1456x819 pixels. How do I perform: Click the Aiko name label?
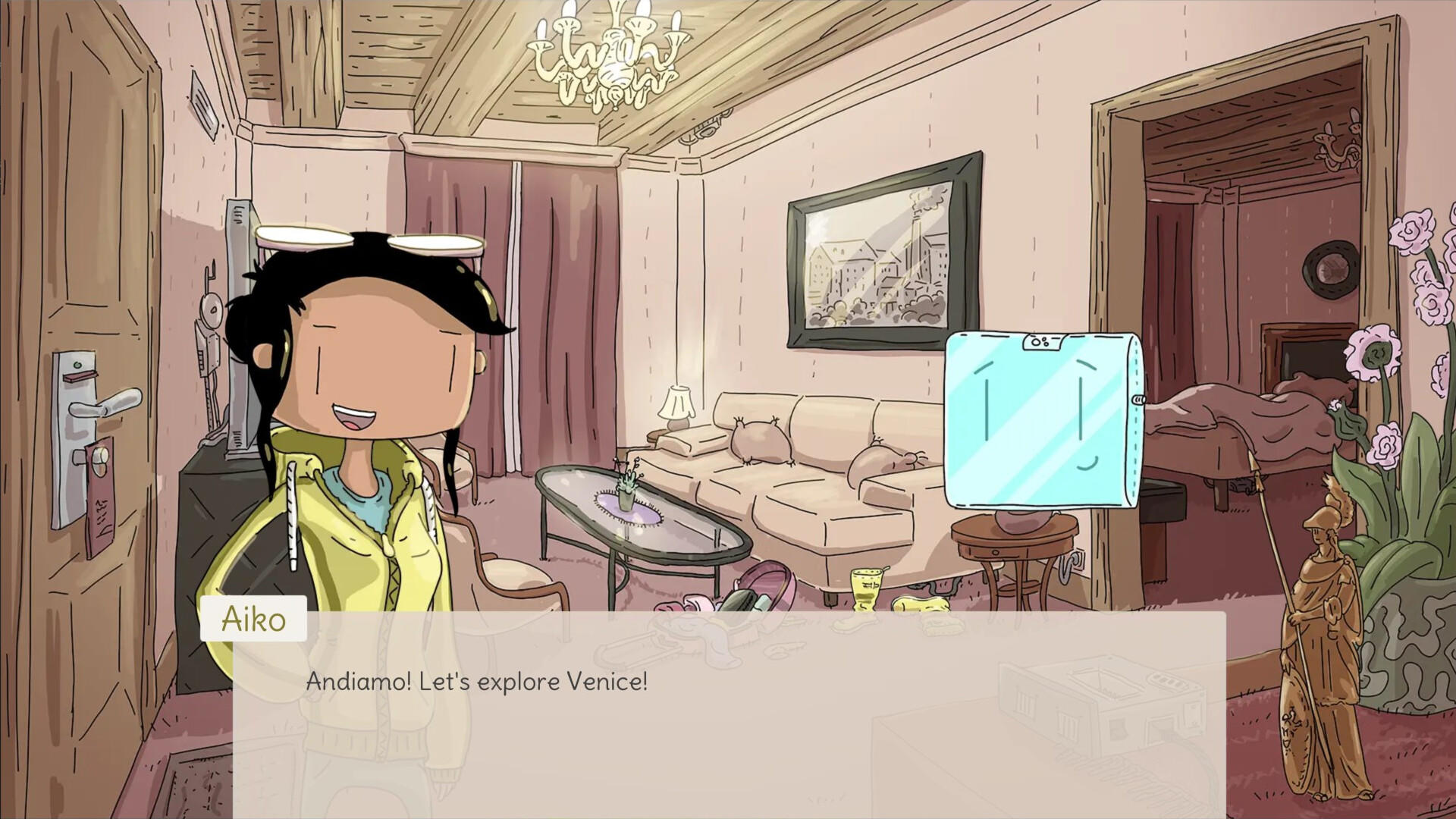pyautogui.click(x=254, y=618)
